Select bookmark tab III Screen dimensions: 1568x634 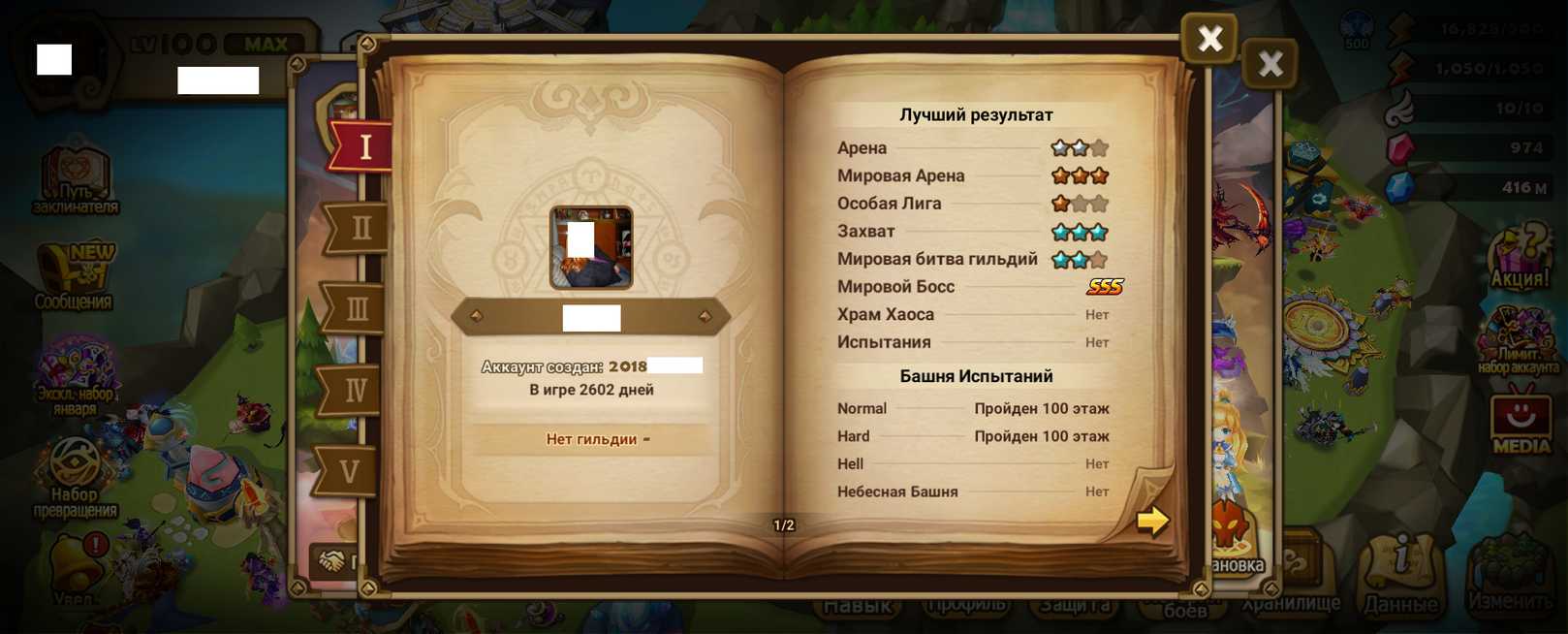(356, 310)
